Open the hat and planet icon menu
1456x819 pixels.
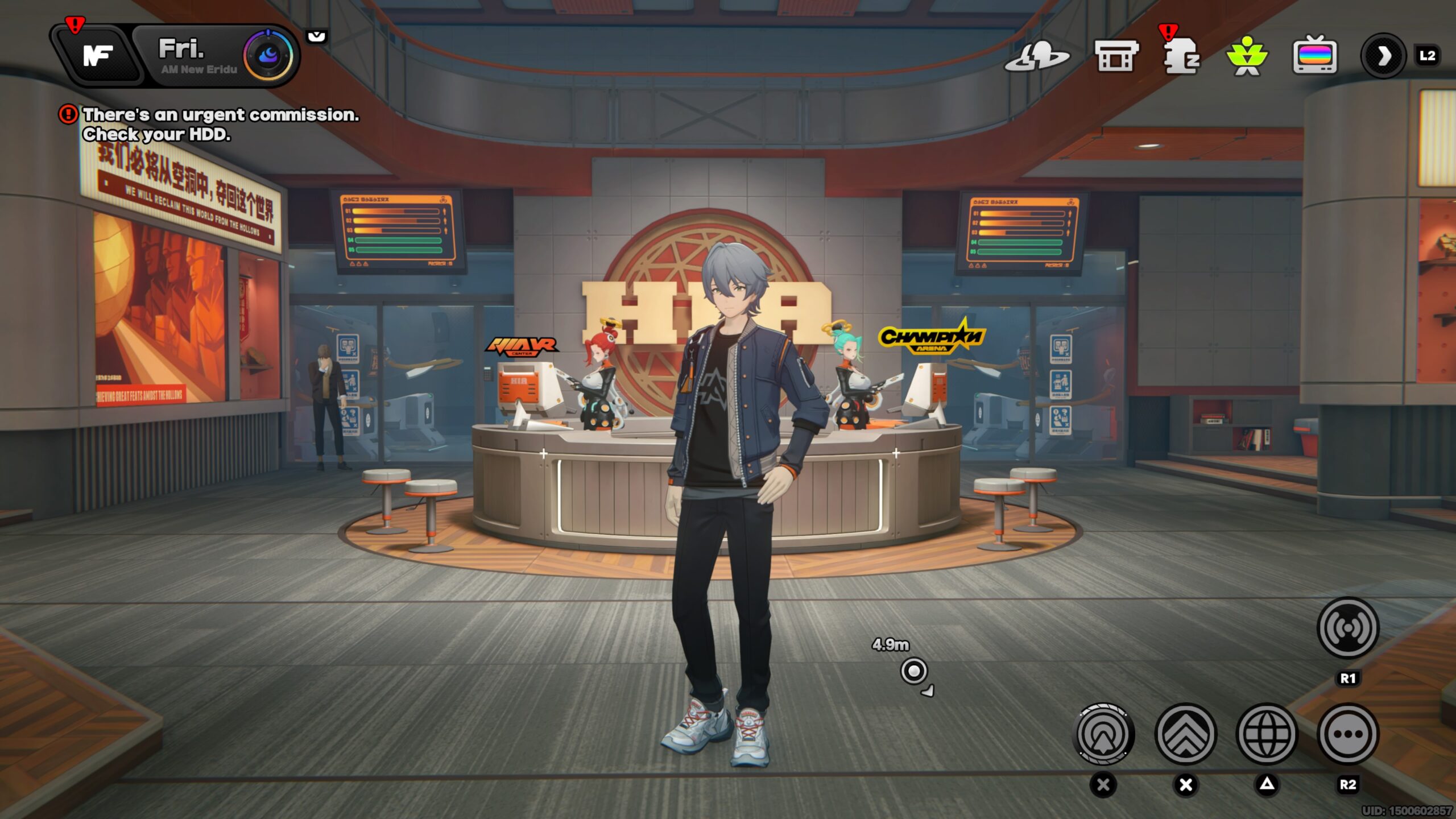point(1036,57)
